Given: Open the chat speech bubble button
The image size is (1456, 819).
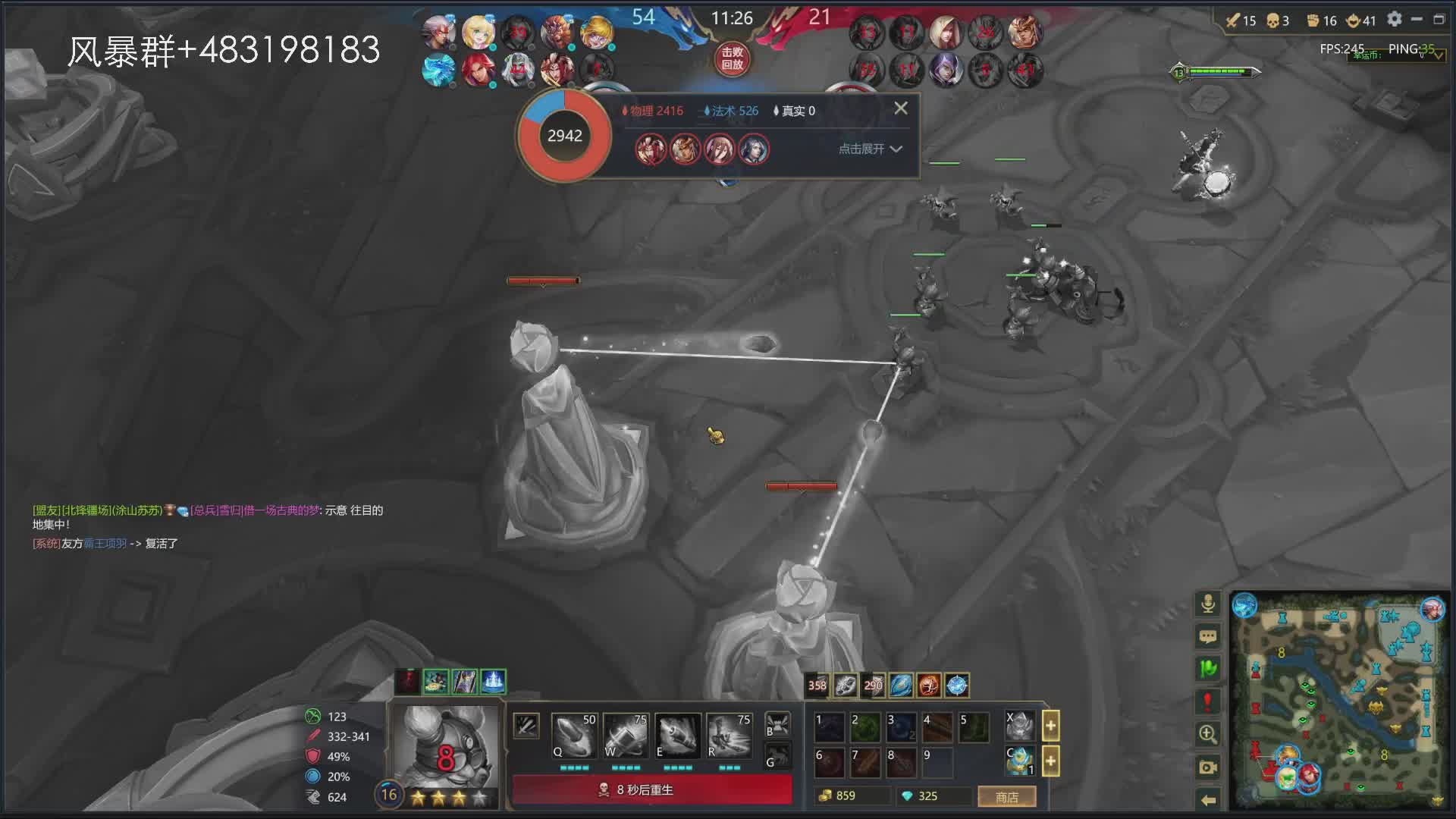Looking at the screenshot, I should point(1208,636).
